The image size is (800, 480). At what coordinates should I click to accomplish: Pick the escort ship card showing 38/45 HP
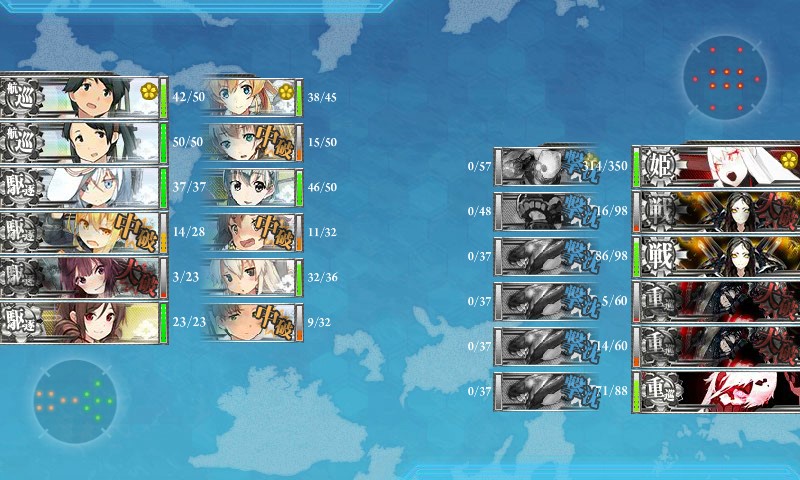[250, 97]
